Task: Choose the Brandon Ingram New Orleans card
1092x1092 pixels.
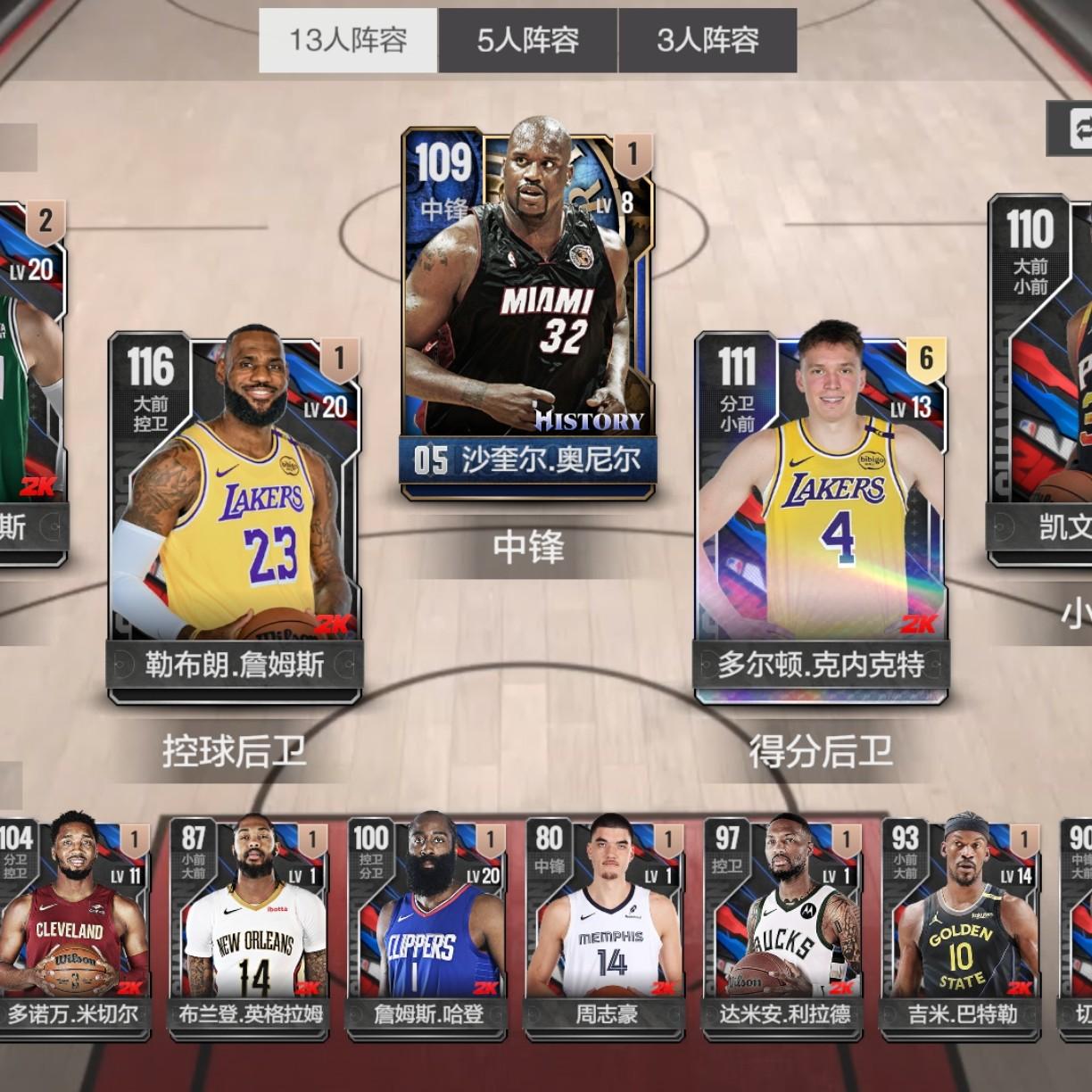Action: (251, 928)
